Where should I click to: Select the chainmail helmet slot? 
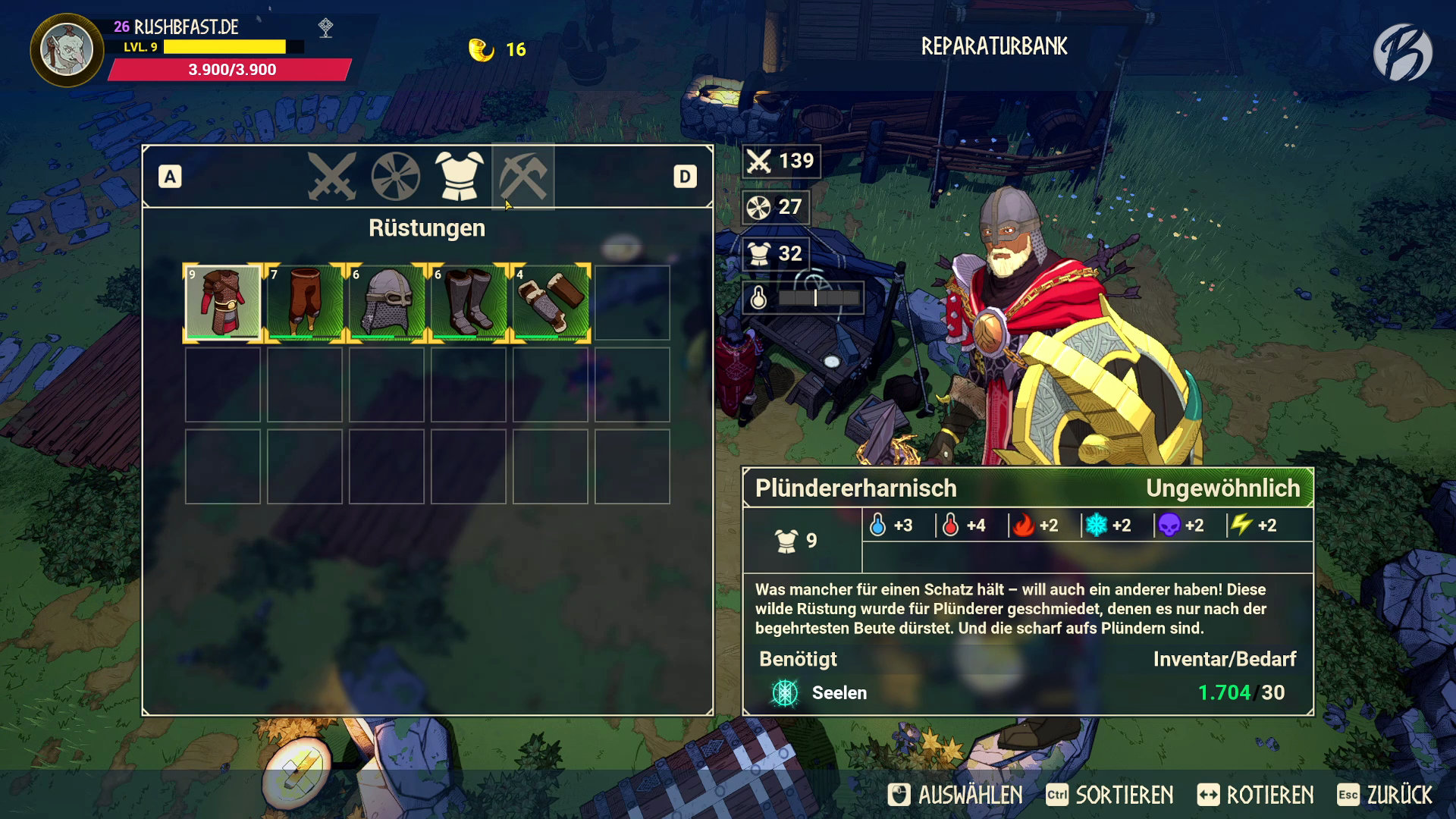[387, 303]
